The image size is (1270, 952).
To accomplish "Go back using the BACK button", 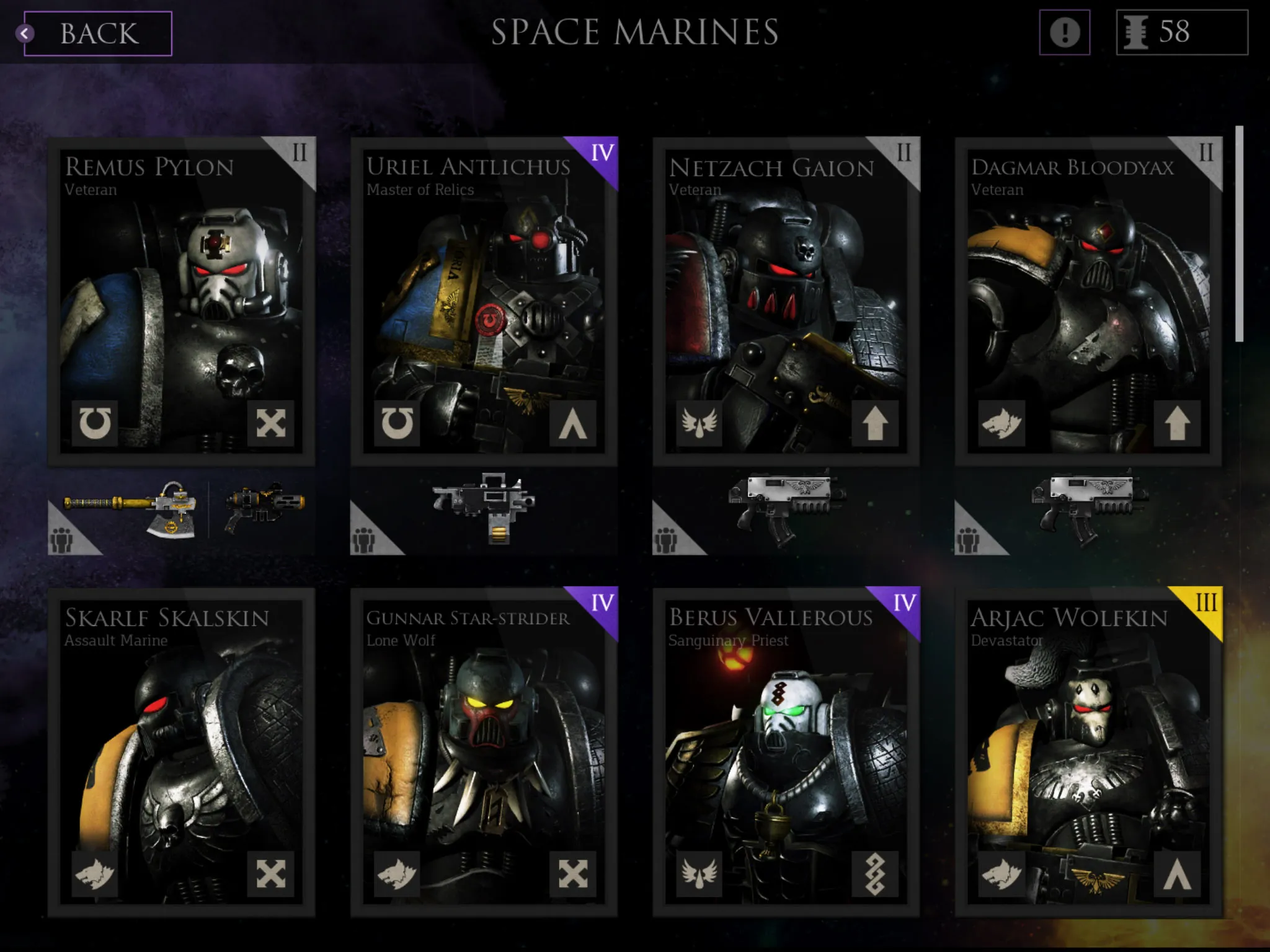I will point(97,33).
